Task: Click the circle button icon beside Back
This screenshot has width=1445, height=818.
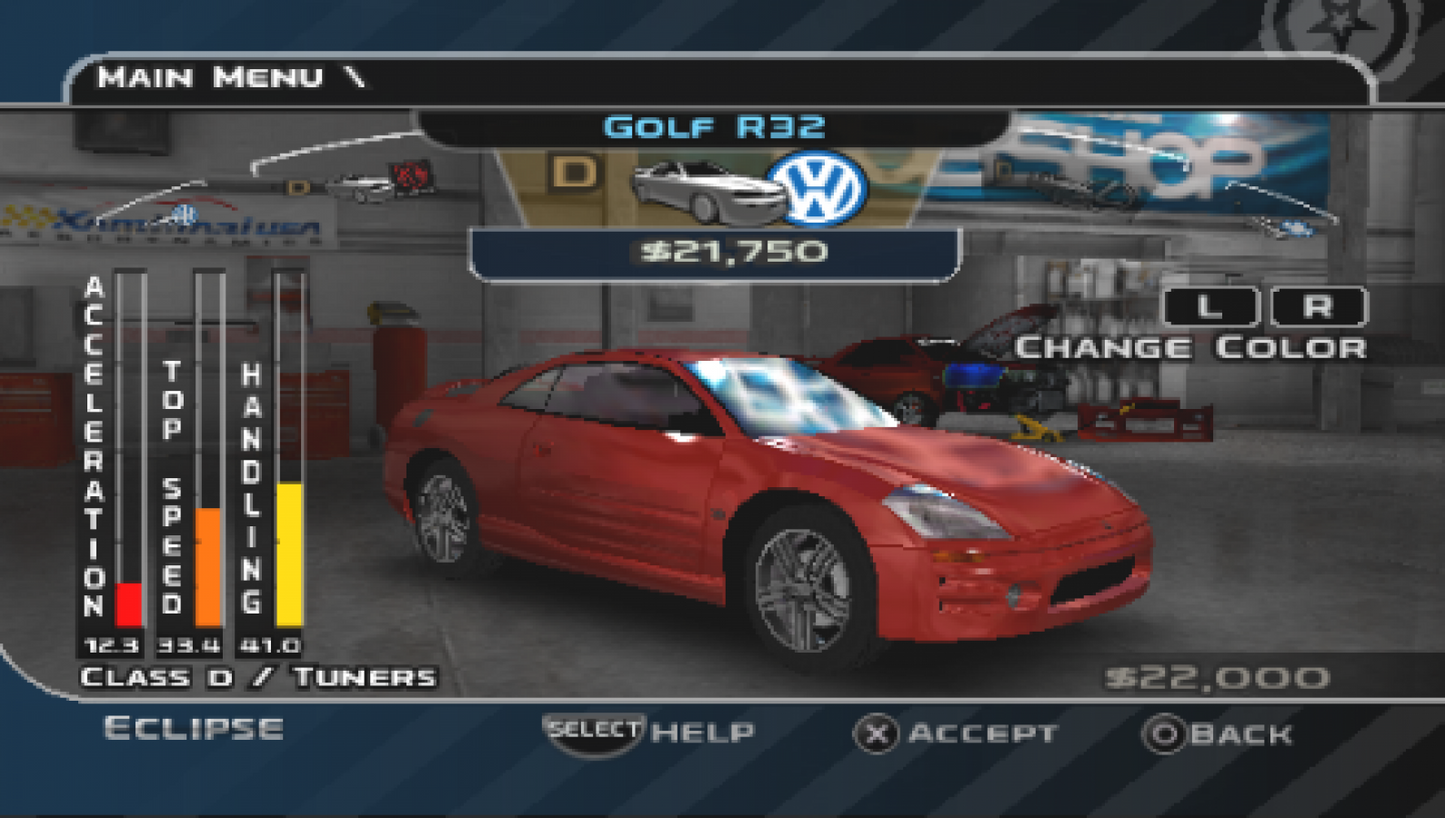Action: click(1166, 731)
